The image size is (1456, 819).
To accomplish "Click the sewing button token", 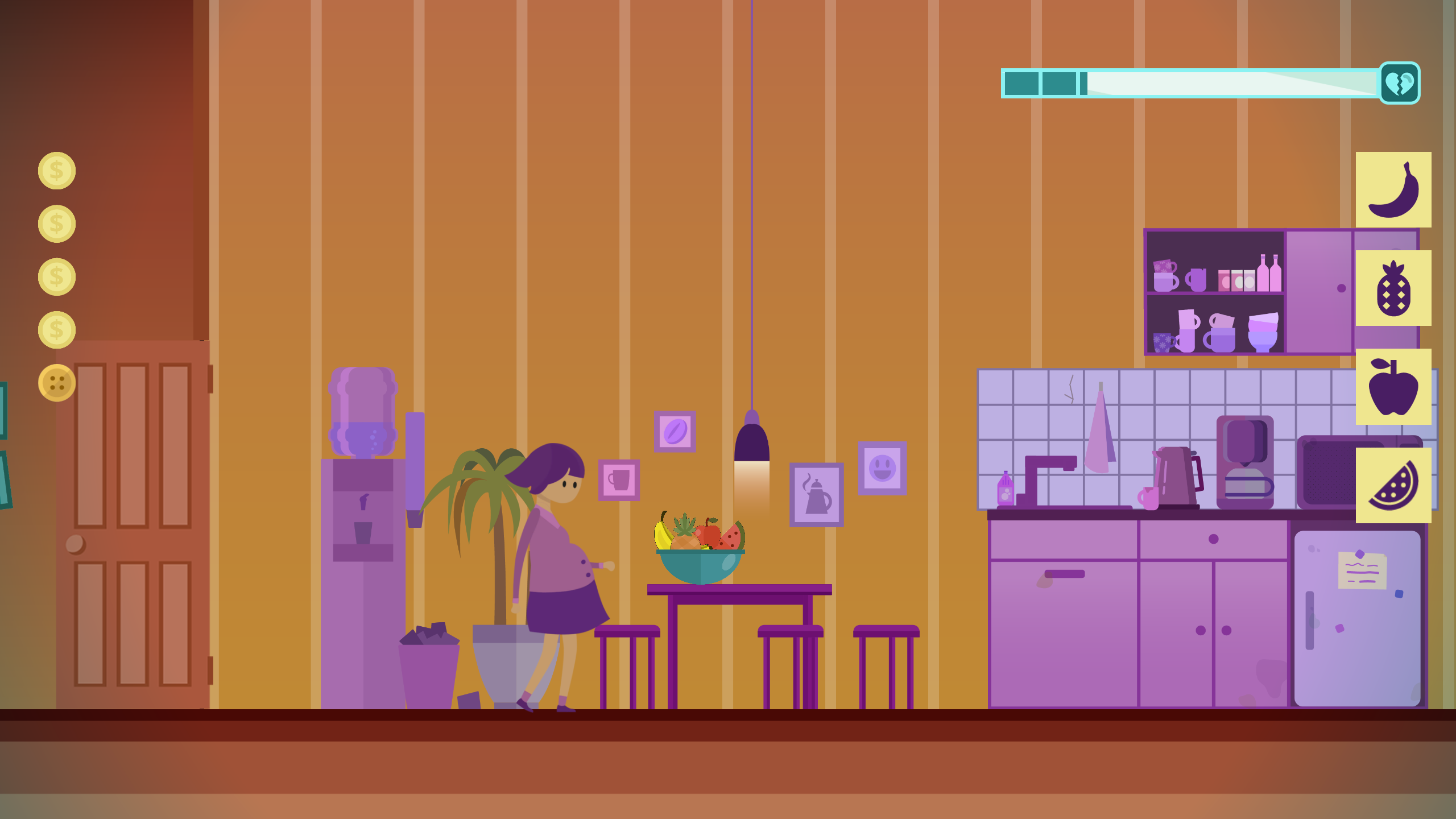I will click(x=57, y=383).
